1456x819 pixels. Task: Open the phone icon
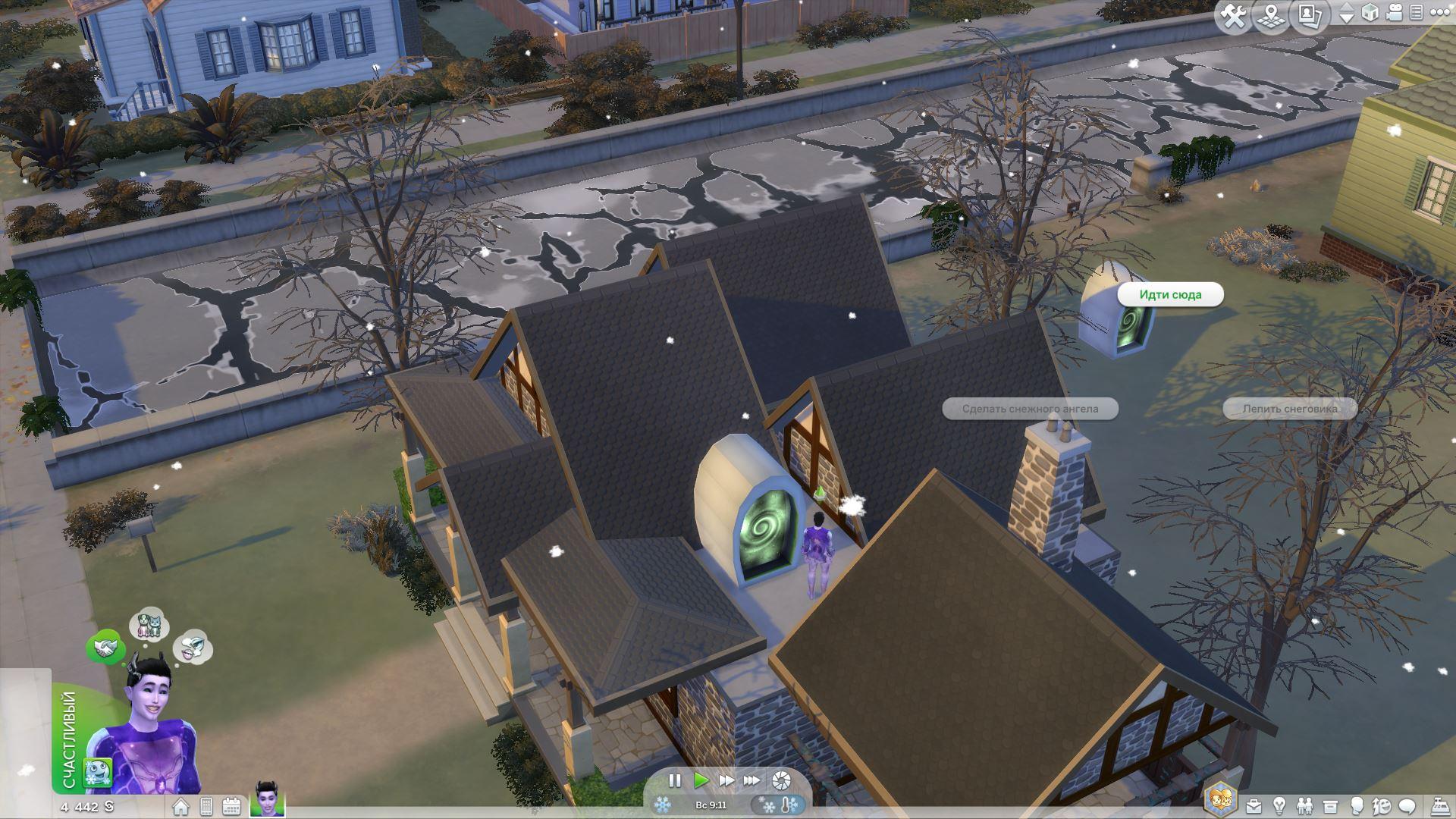(206, 806)
